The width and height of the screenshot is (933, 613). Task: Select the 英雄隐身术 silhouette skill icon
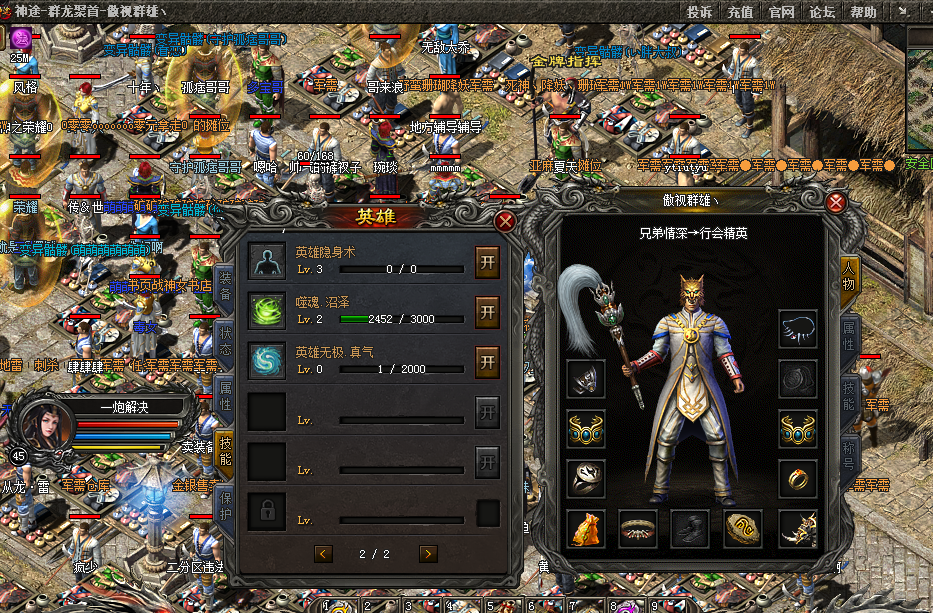pyautogui.click(x=267, y=260)
